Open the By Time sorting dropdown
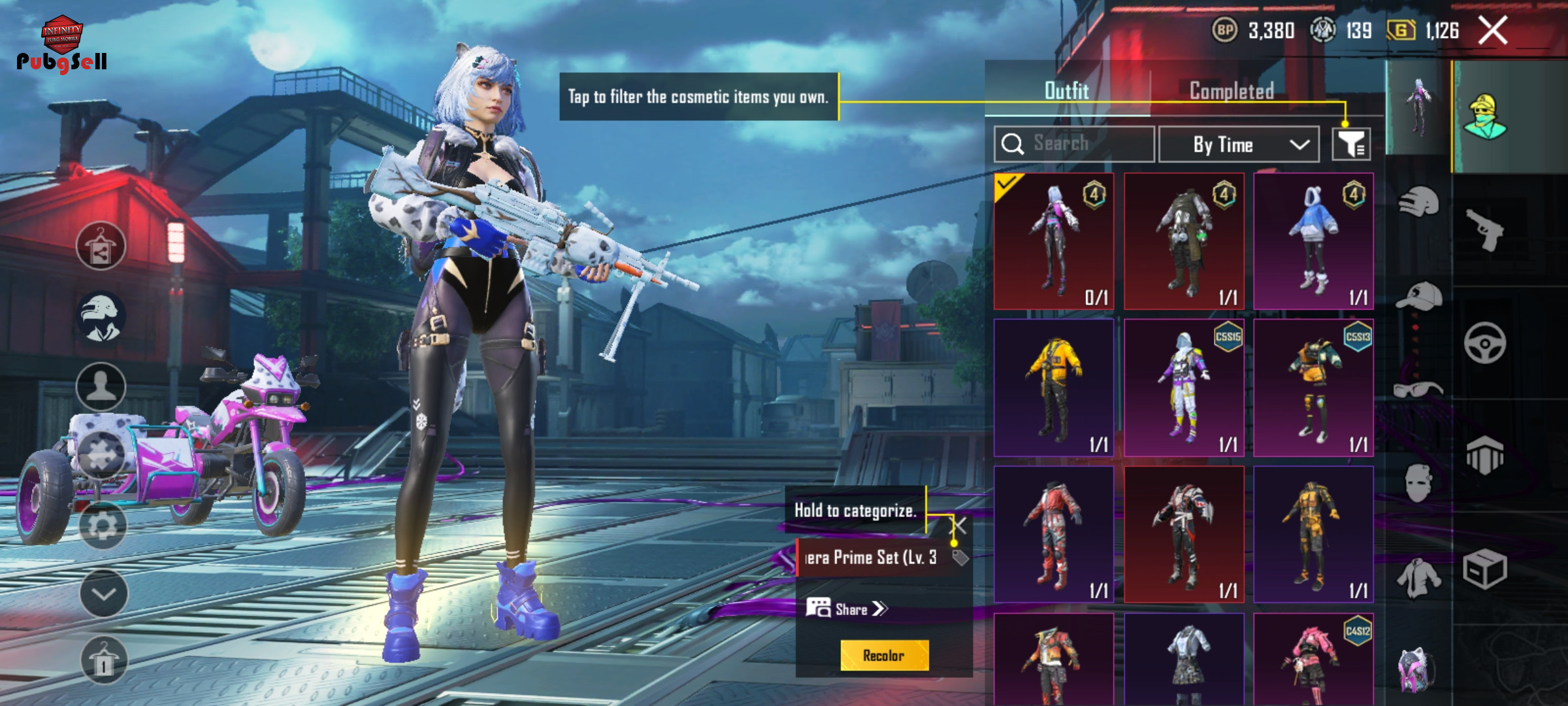 click(1238, 144)
